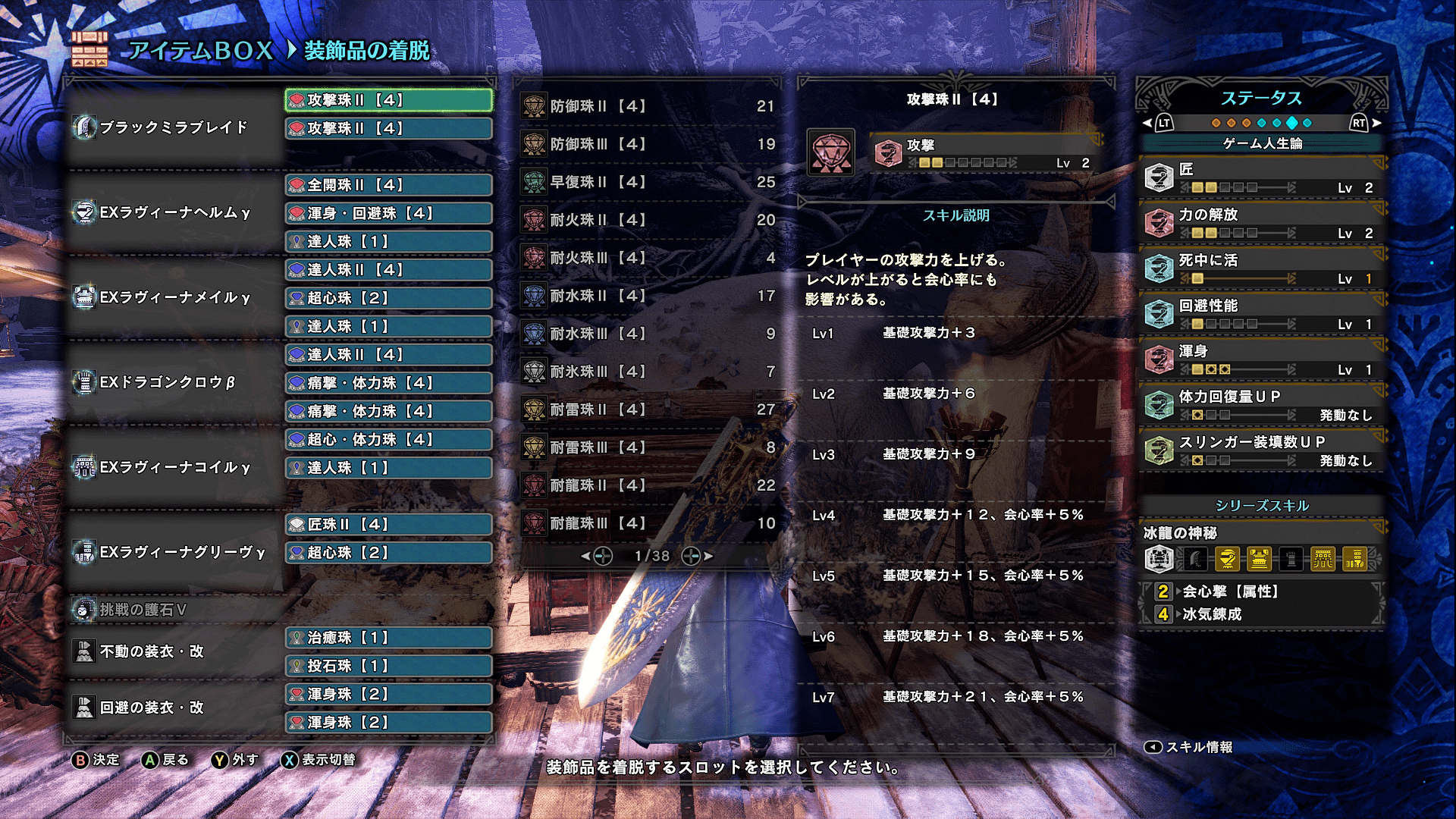
Task: Select the 渾身・回避珠【4】 slot
Action: pyautogui.click(x=388, y=213)
